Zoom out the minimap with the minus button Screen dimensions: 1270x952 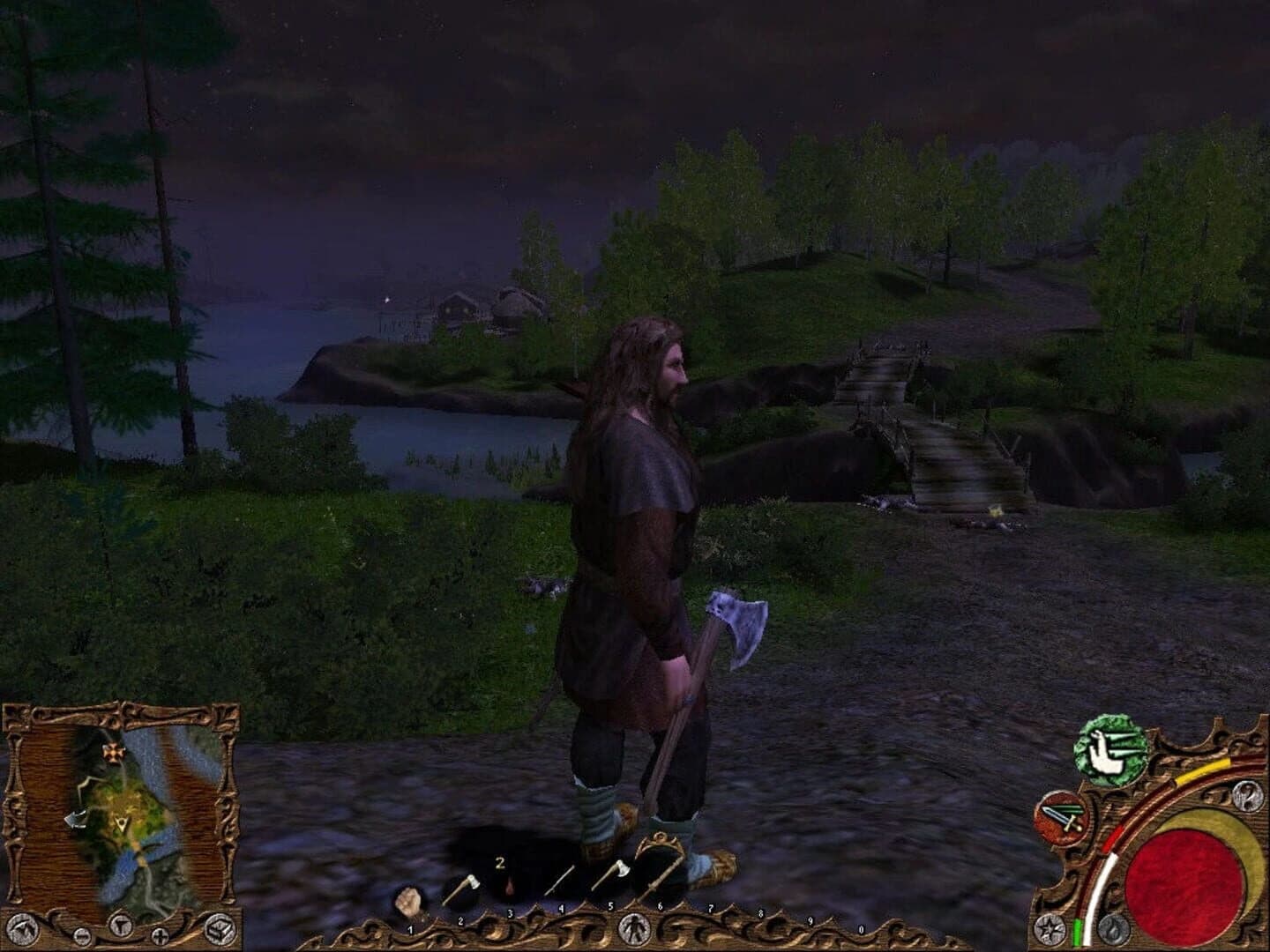tap(82, 936)
